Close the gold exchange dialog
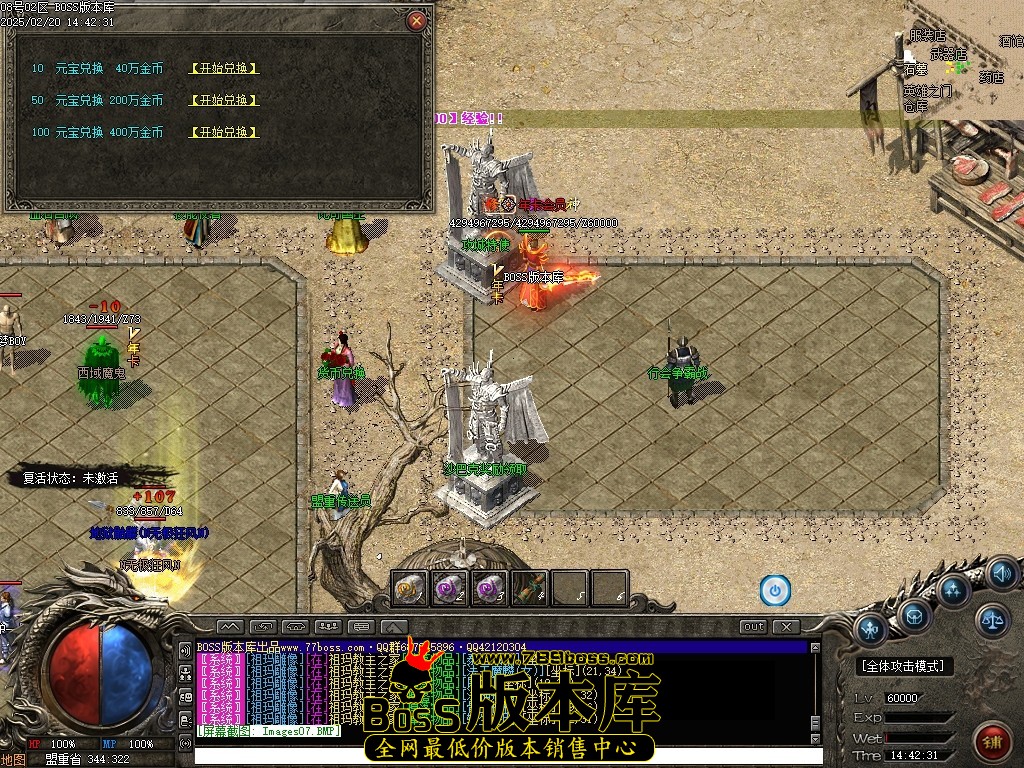Image resolution: width=1024 pixels, height=768 pixels. pyautogui.click(x=417, y=20)
